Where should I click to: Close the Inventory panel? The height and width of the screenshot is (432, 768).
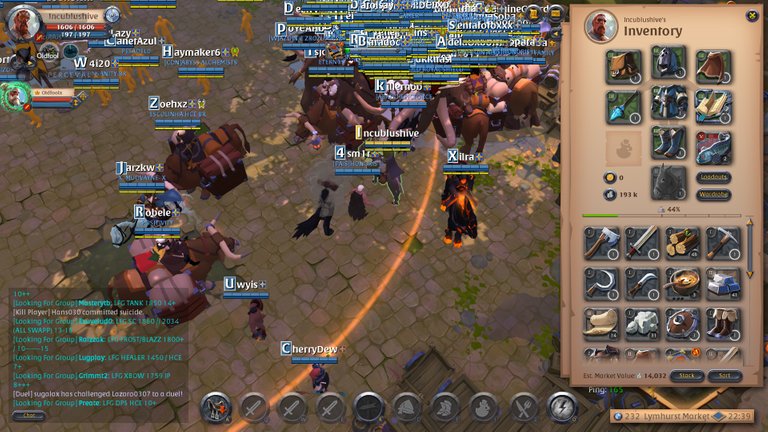click(x=749, y=16)
